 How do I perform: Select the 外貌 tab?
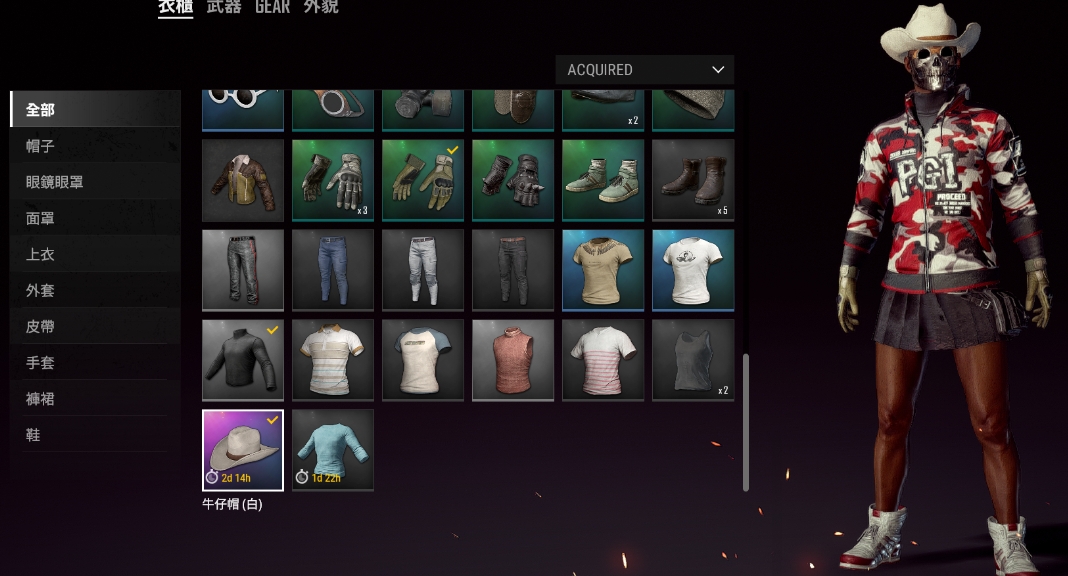[321, 8]
